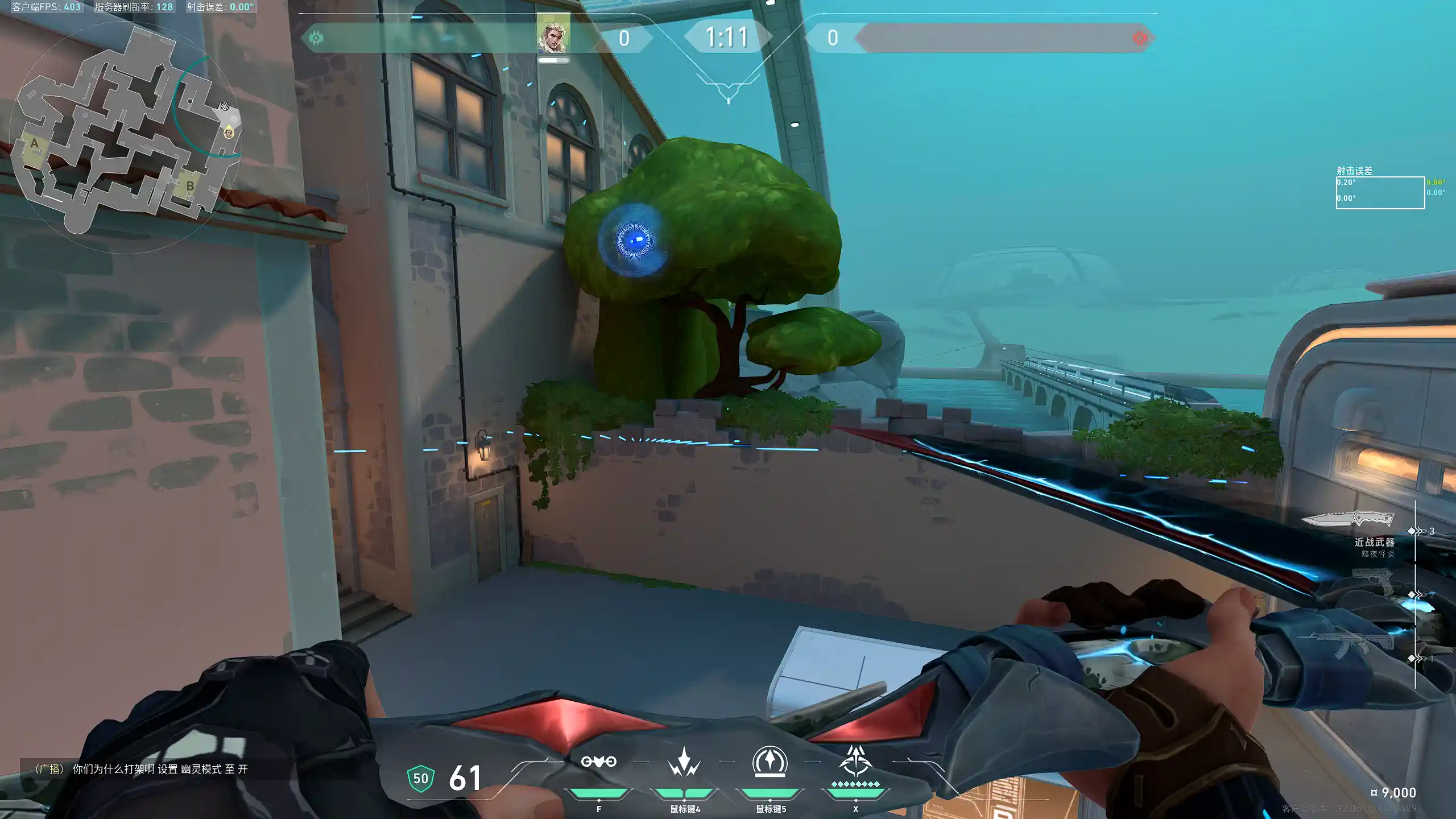Activate the Owl Drone ability icon
Screen dimensions: 1456x819
598,762
